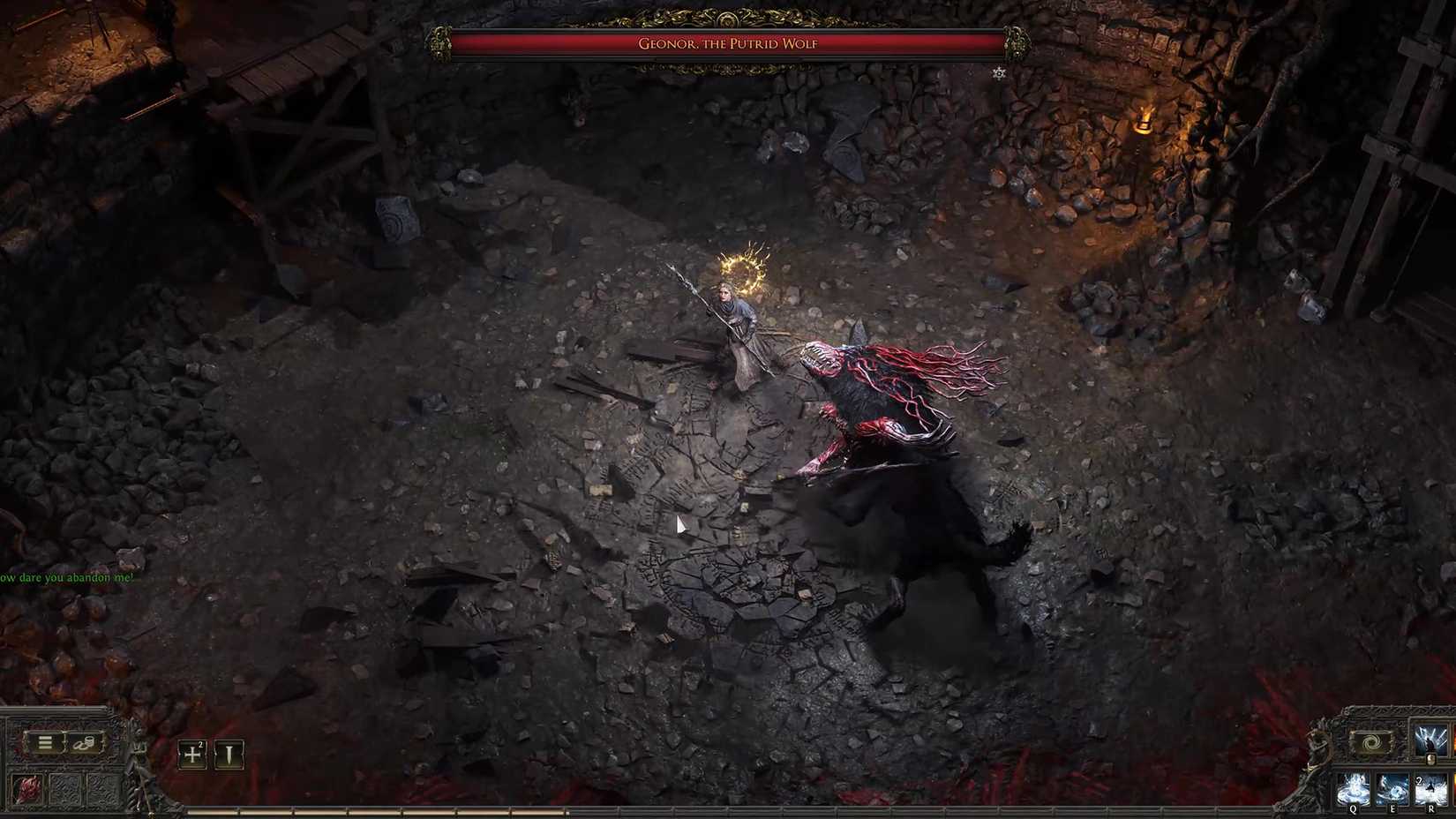This screenshot has width=1456, height=819.
Task: Click the chill status effect icon below boss bar
Action: click(1000, 73)
